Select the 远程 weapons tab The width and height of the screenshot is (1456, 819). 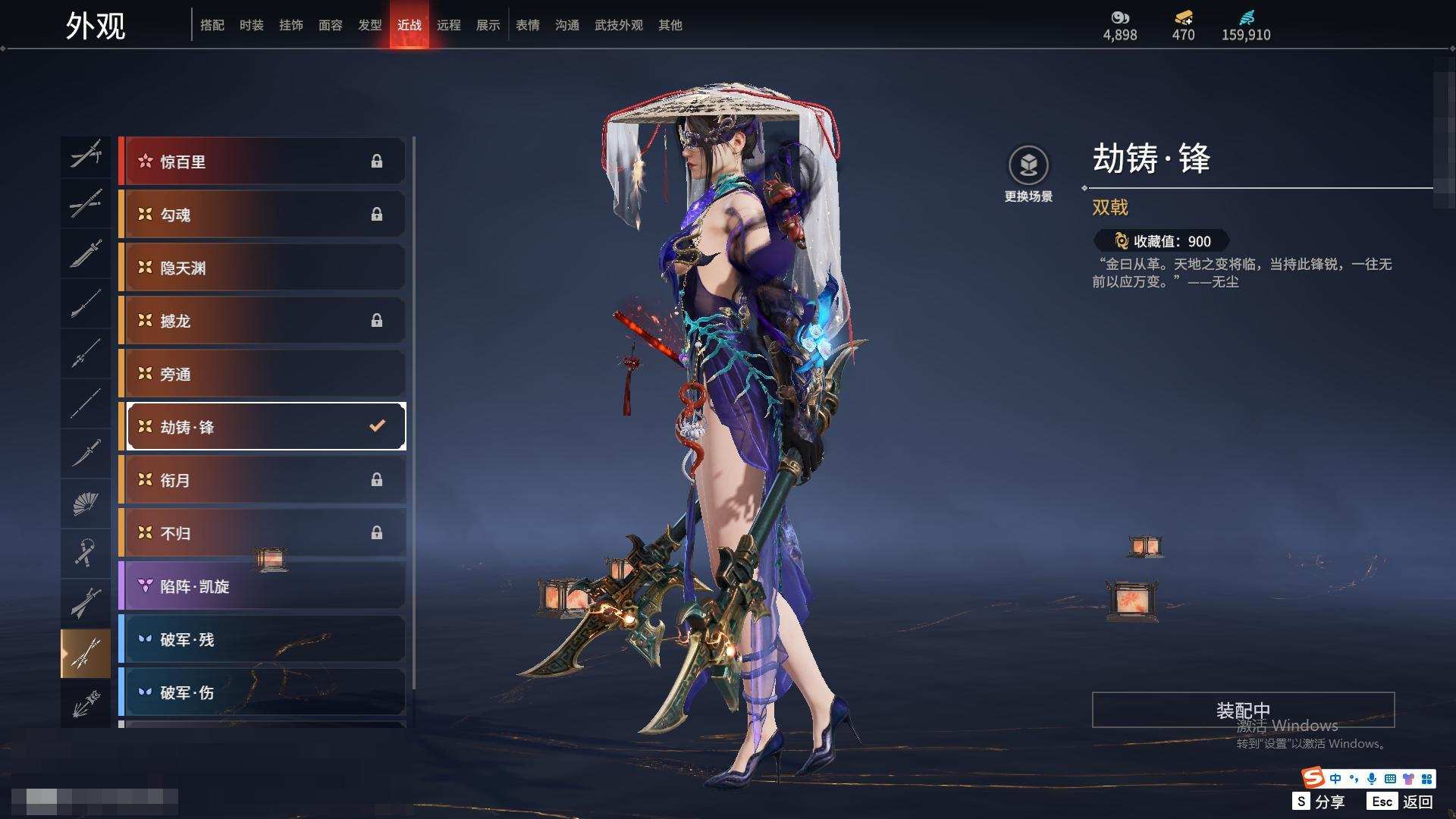448,25
